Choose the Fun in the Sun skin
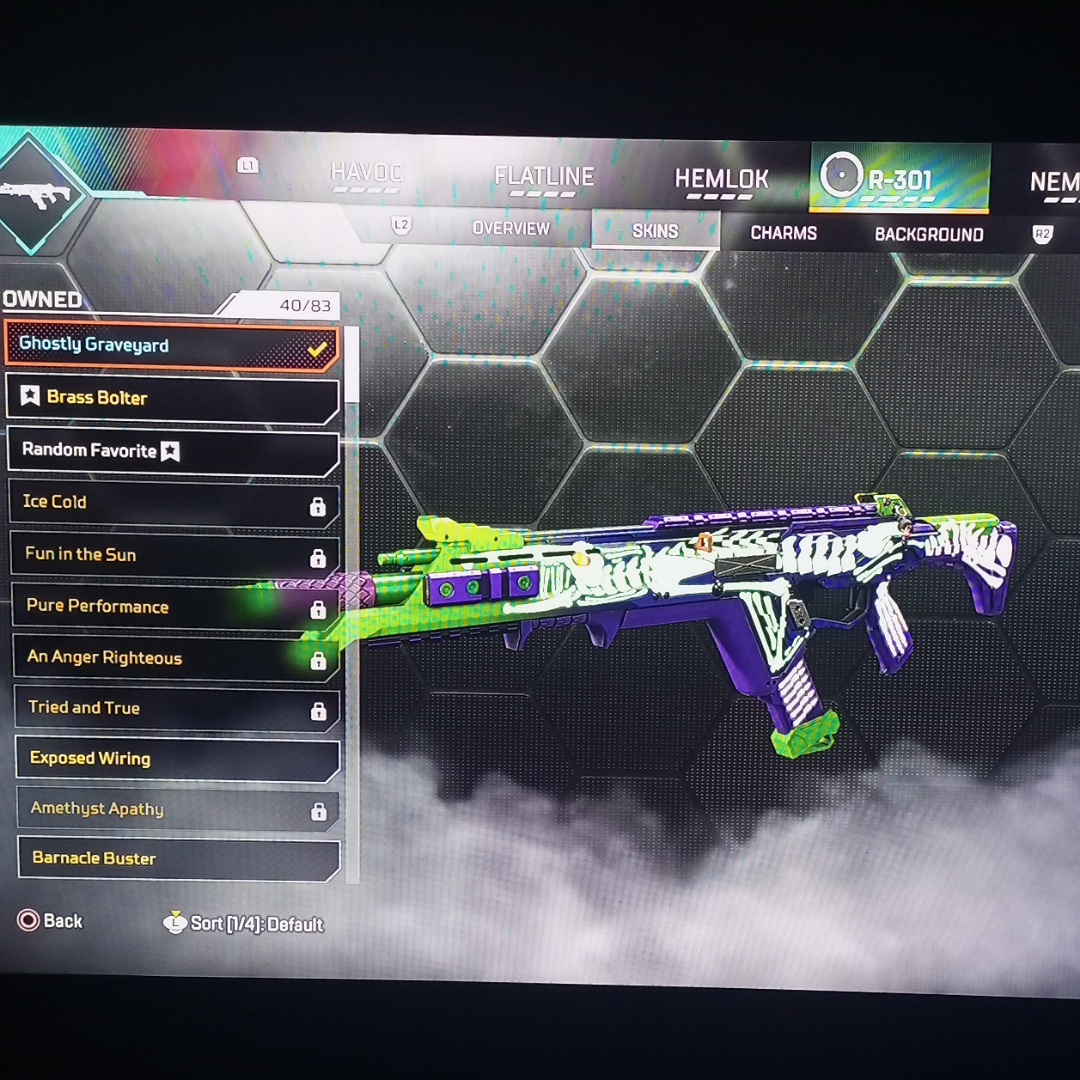Screen dimensions: 1080x1080 click(x=175, y=555)
